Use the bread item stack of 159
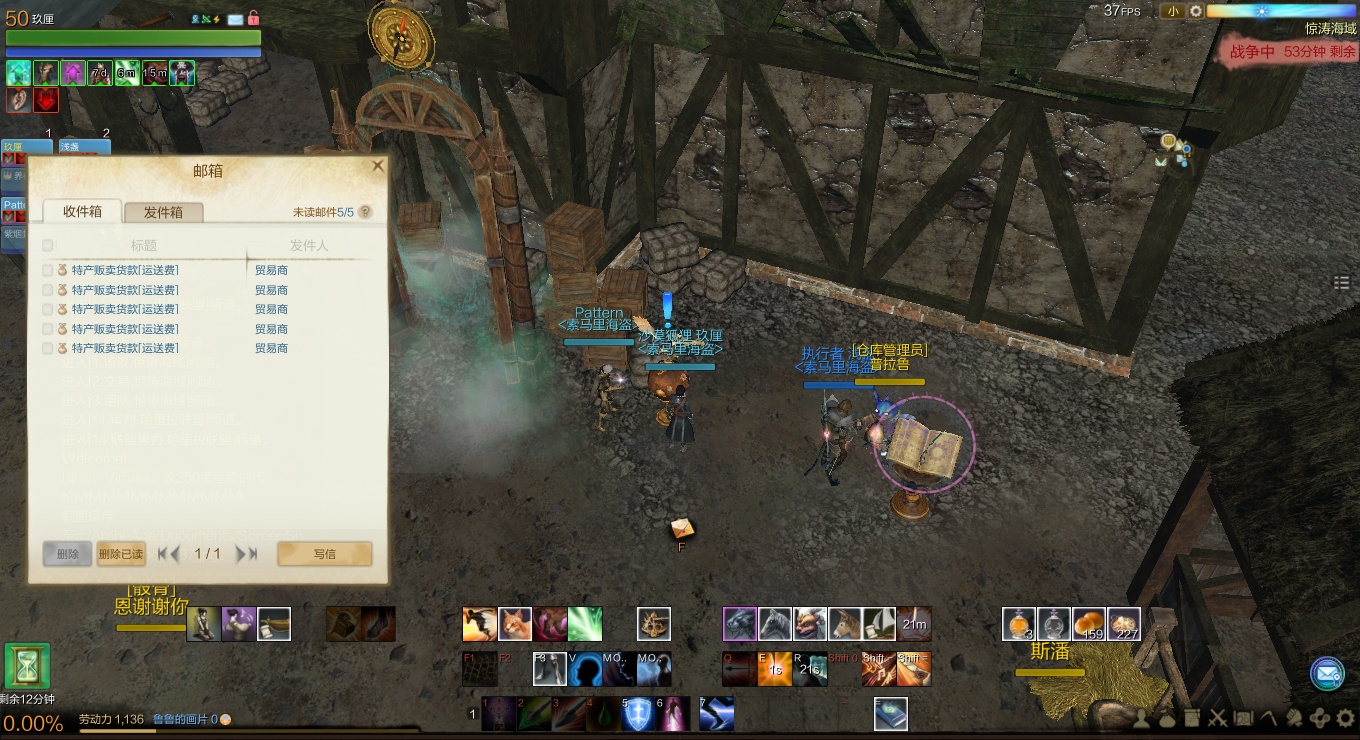The image size is (1360, 740). [1089, 624]
